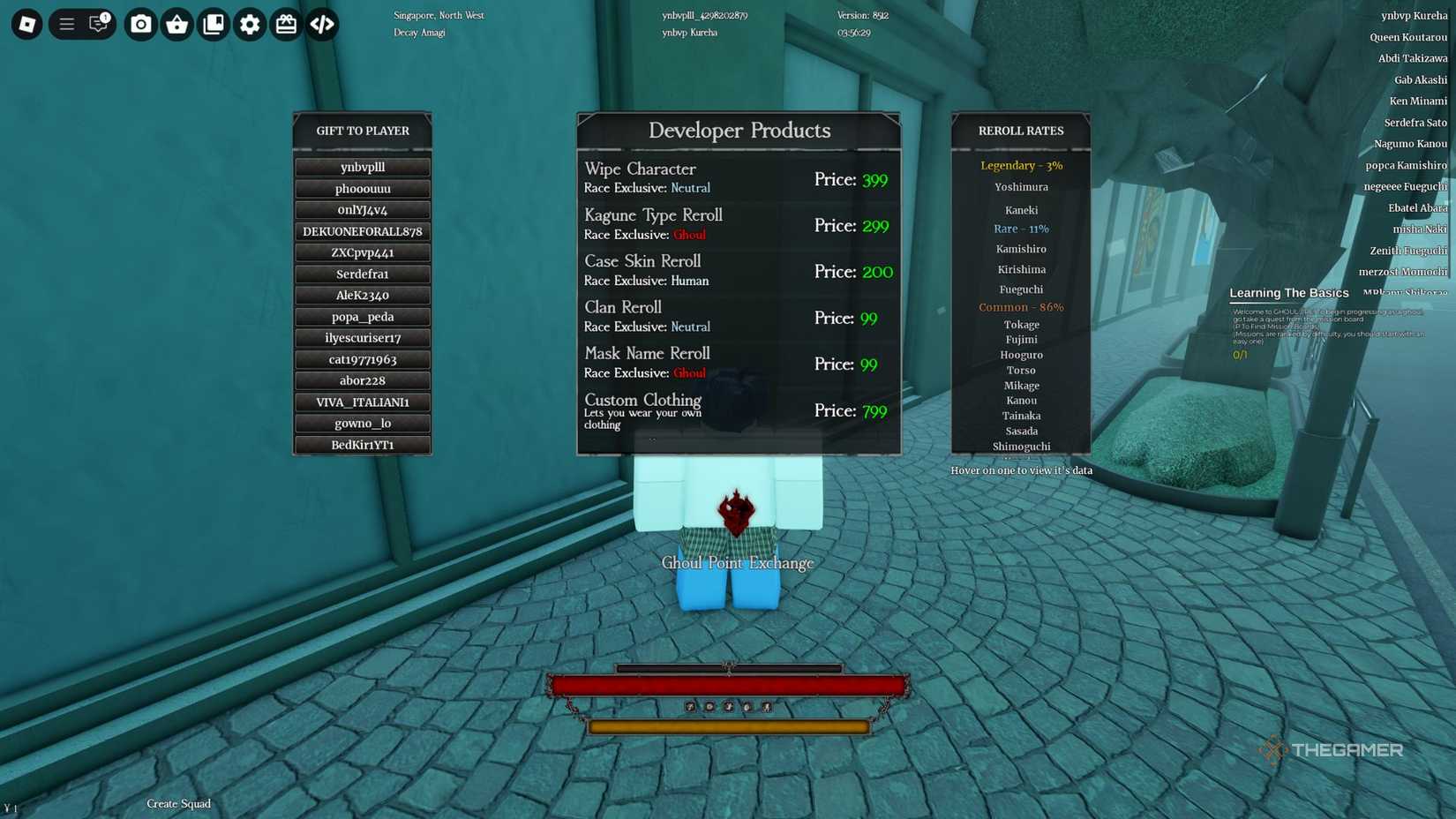Click the yellow stamina bar
Viewport: 1456px width, 819px height.
(x=730, y=727)
